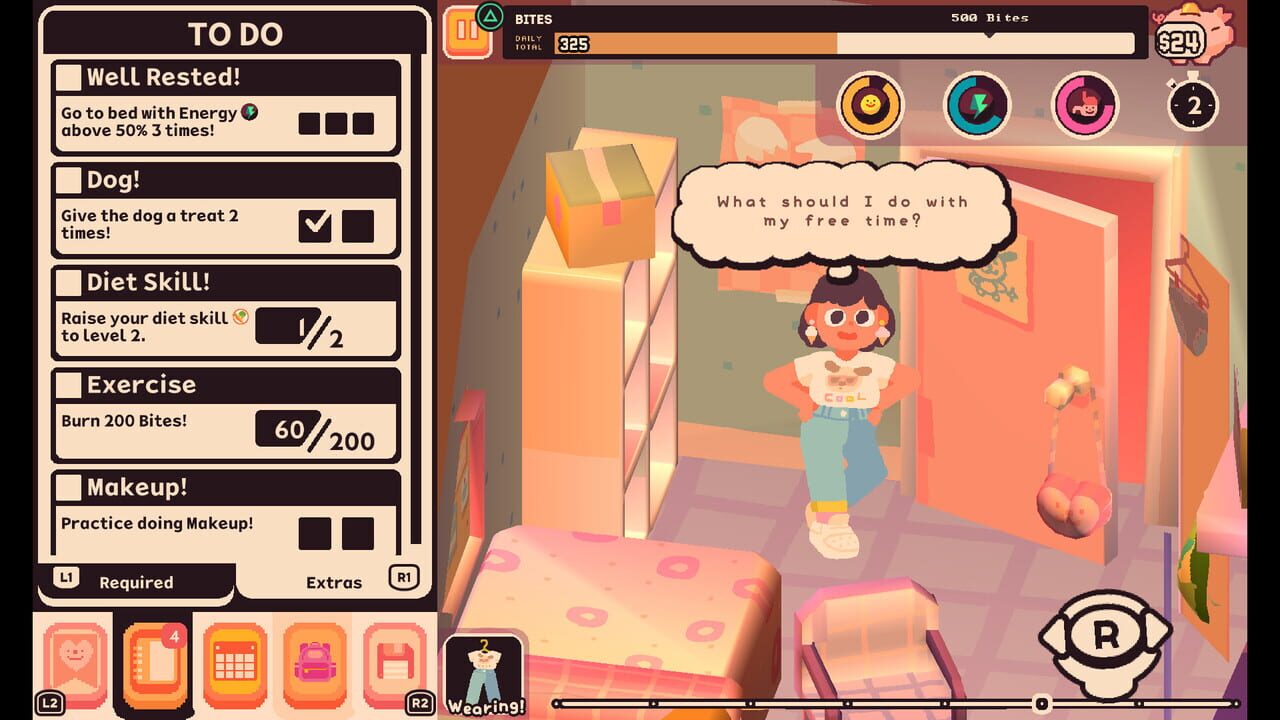The width and height of the screenshot is (1280, 720).
Task: Switch to the Extras tab
Action: [336, 582]
